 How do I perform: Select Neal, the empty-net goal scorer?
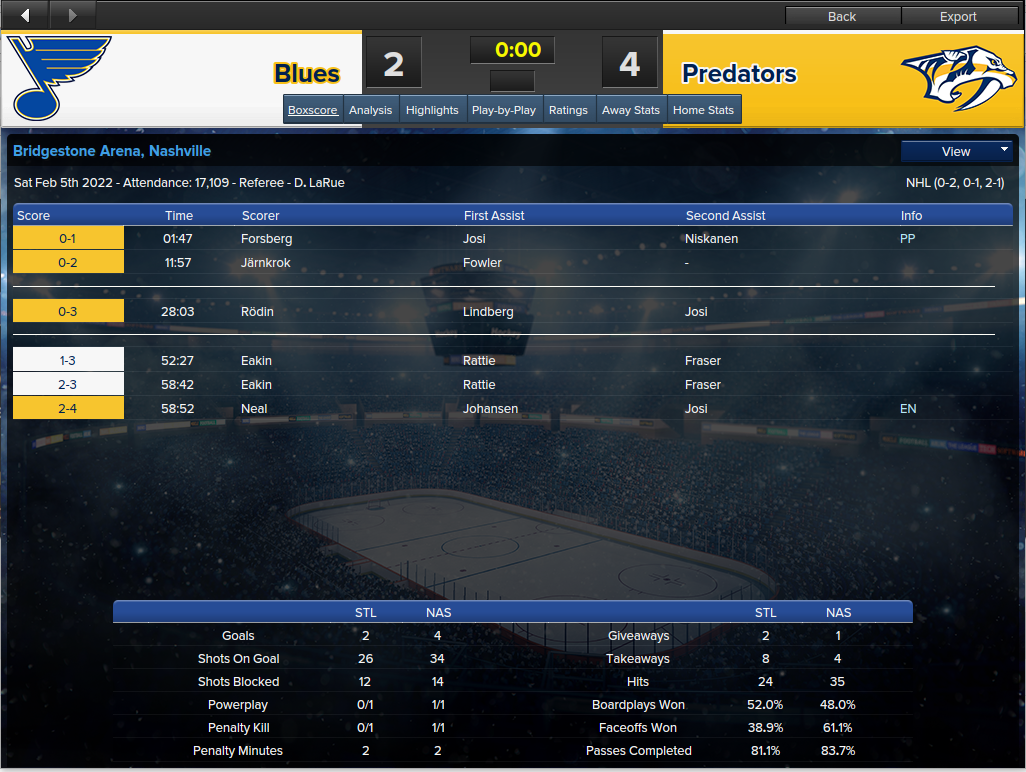click(254, 409)
